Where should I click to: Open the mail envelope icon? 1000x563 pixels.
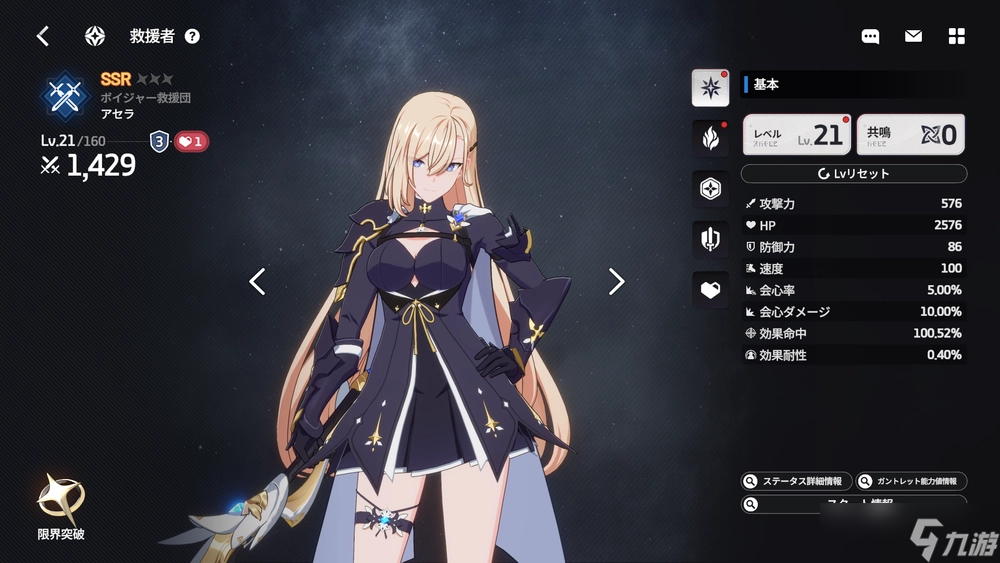[913, 36]
